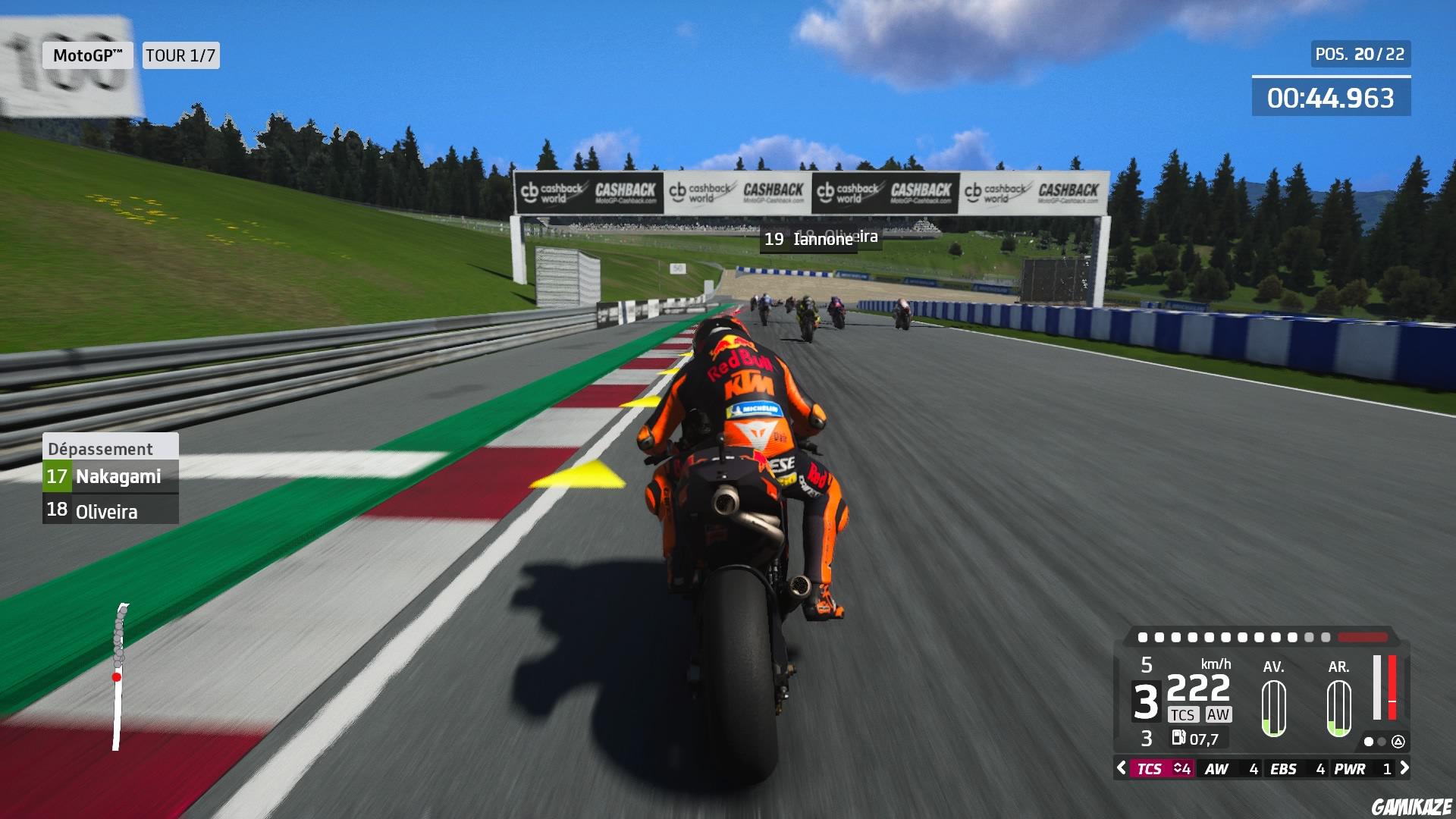
Task: Click the TCS status badge under the speedometer
Action: pyautogui.click(x=1184, y=714)
